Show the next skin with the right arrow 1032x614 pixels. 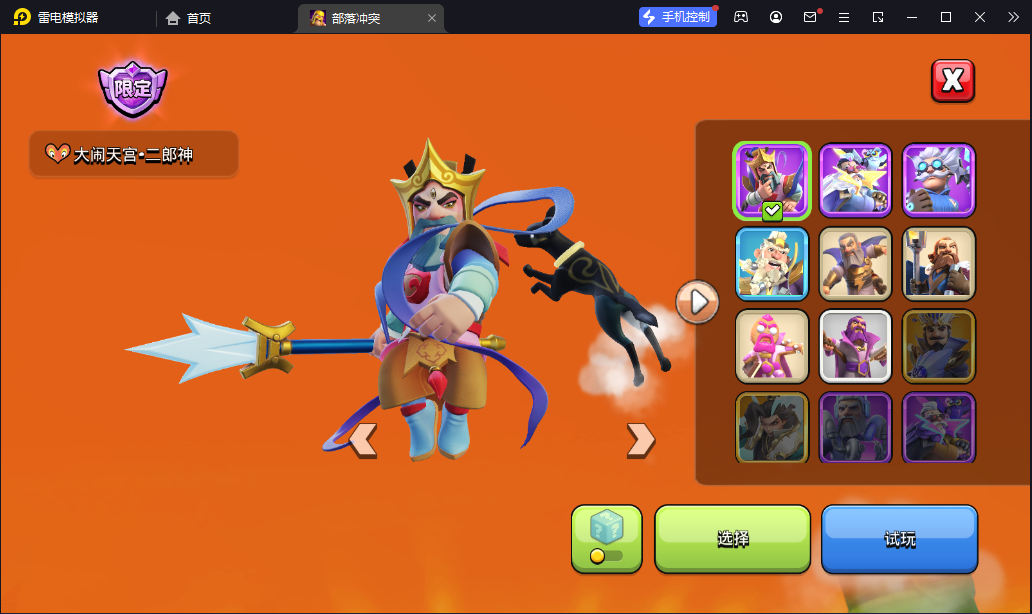coord(640,439)
